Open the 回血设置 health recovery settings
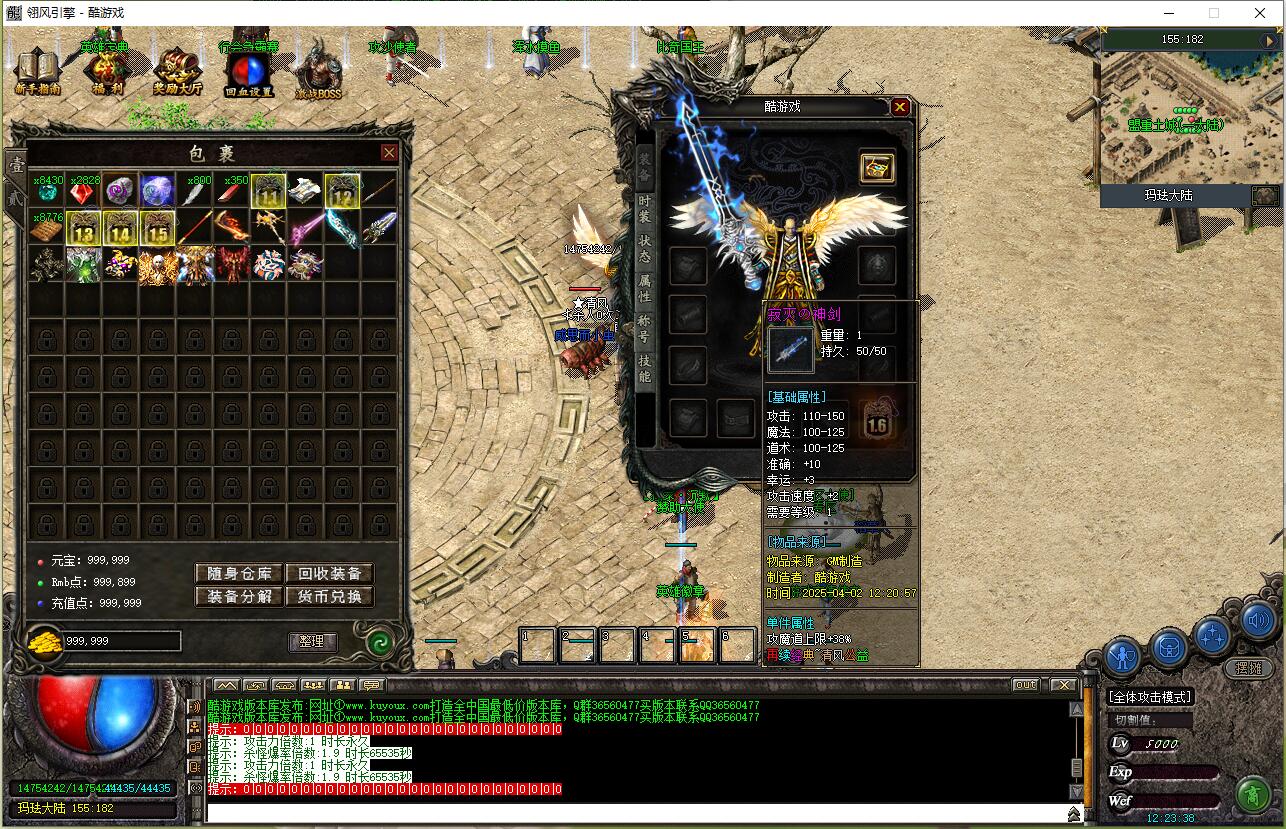Image resolution: width=1286 pixels, height=829 pixels. coord(248,72)
